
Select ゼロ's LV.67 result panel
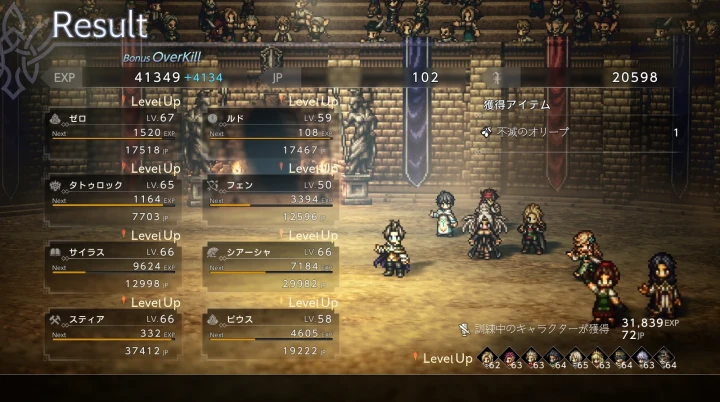[112, 131]
